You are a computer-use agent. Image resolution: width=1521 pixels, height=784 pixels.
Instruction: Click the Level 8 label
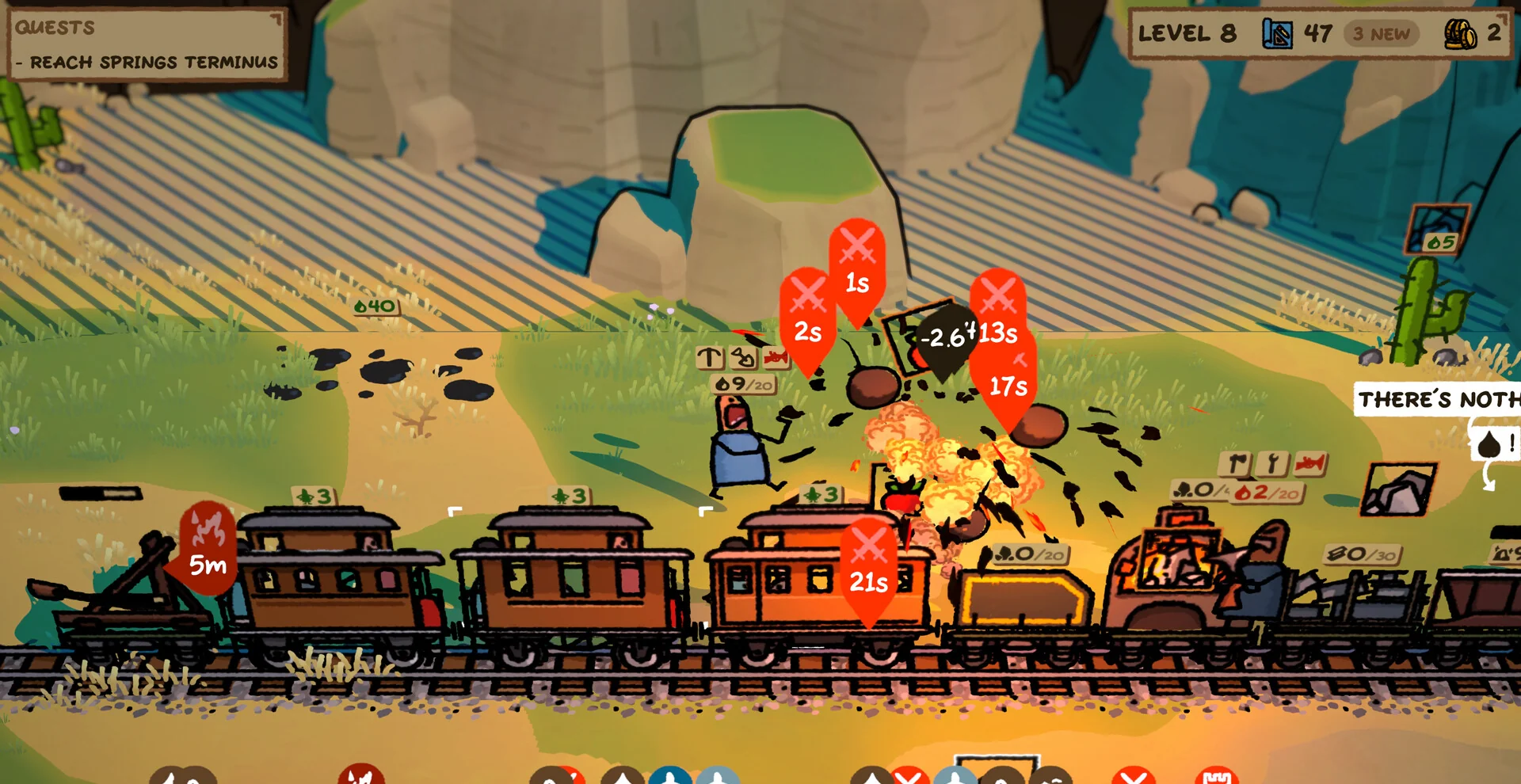pos(1187,33)
